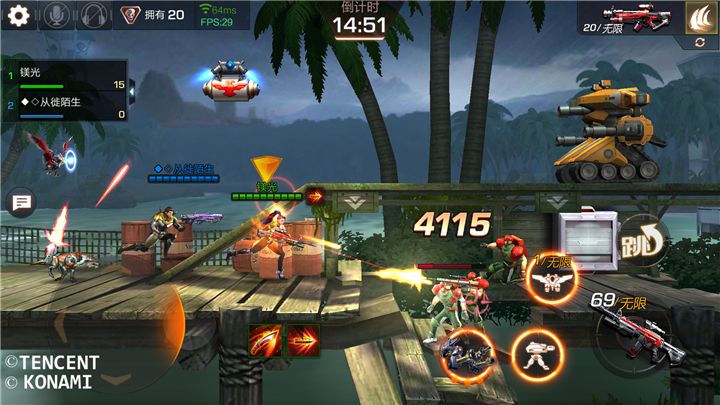Fire the red assault rifle button
Viewport: 720px width, 405px height.
[x=635, y=335]
